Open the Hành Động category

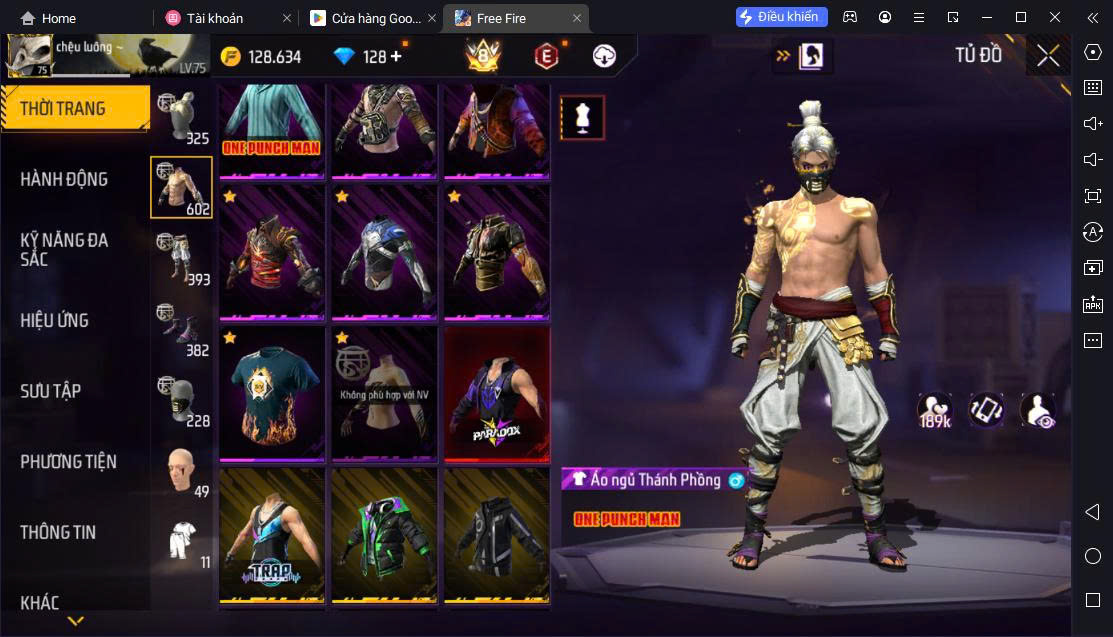[64, 179]
